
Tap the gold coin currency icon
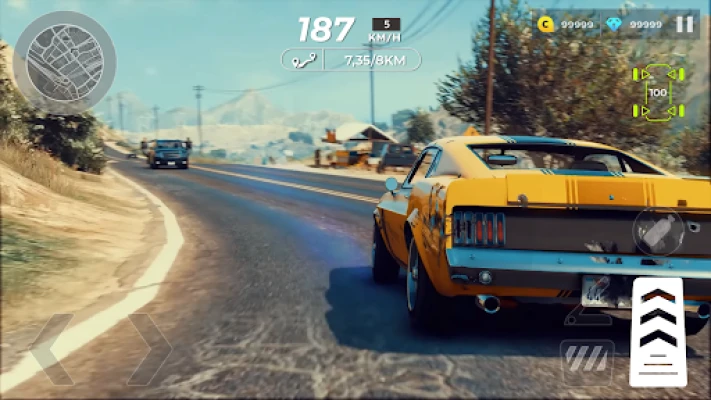tap(546, 24)
